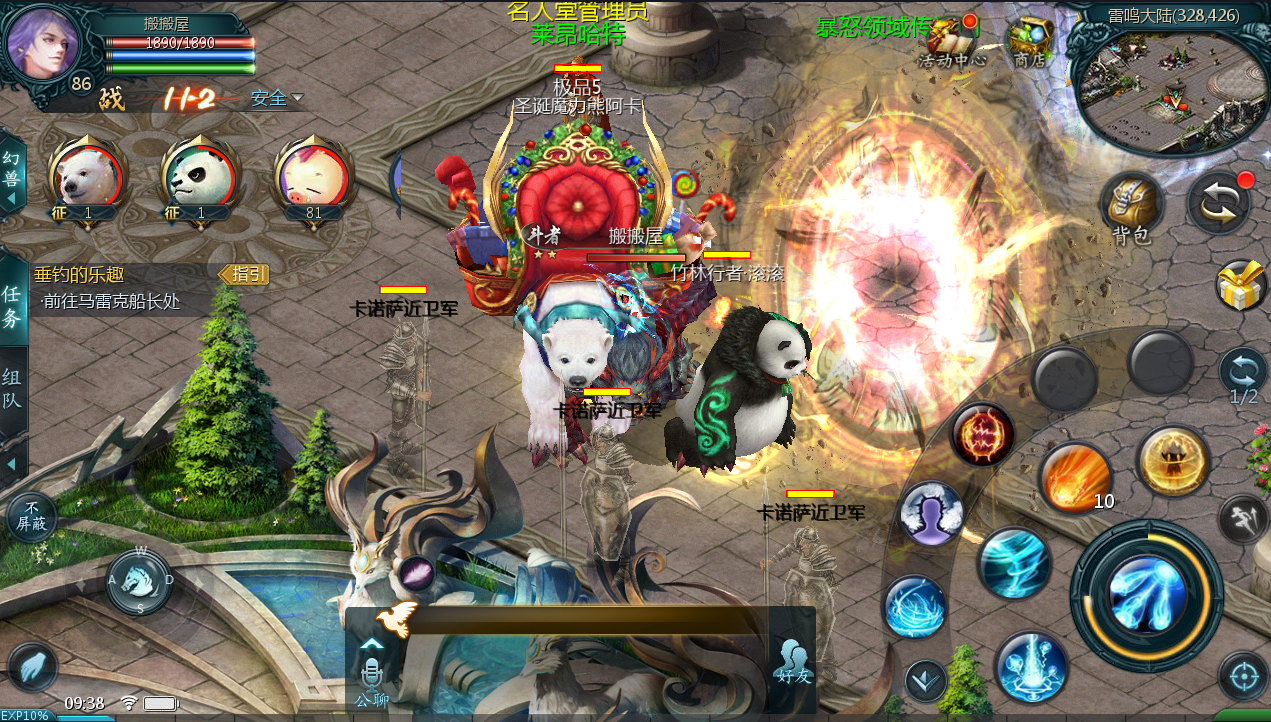The width and height of the screenshot is (1271, 722).
Task: Open the 活动中心 activity center
Action: coord(952,40)
